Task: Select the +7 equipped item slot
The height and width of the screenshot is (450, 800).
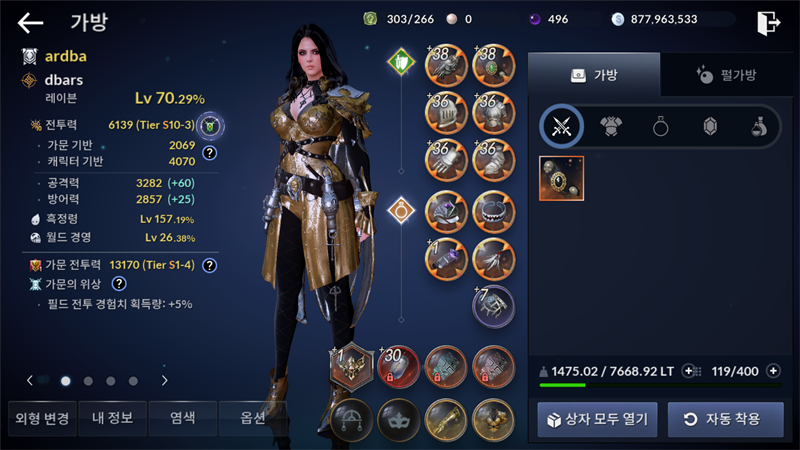Action: coord(493,306)
